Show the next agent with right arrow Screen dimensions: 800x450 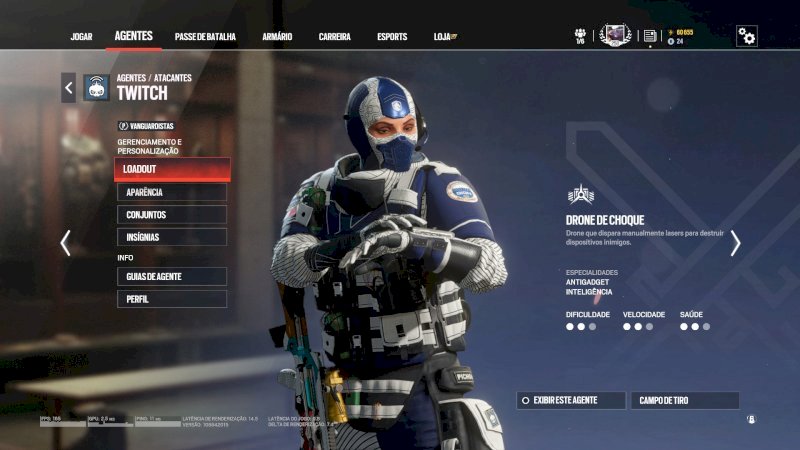(x=735, y=243)
